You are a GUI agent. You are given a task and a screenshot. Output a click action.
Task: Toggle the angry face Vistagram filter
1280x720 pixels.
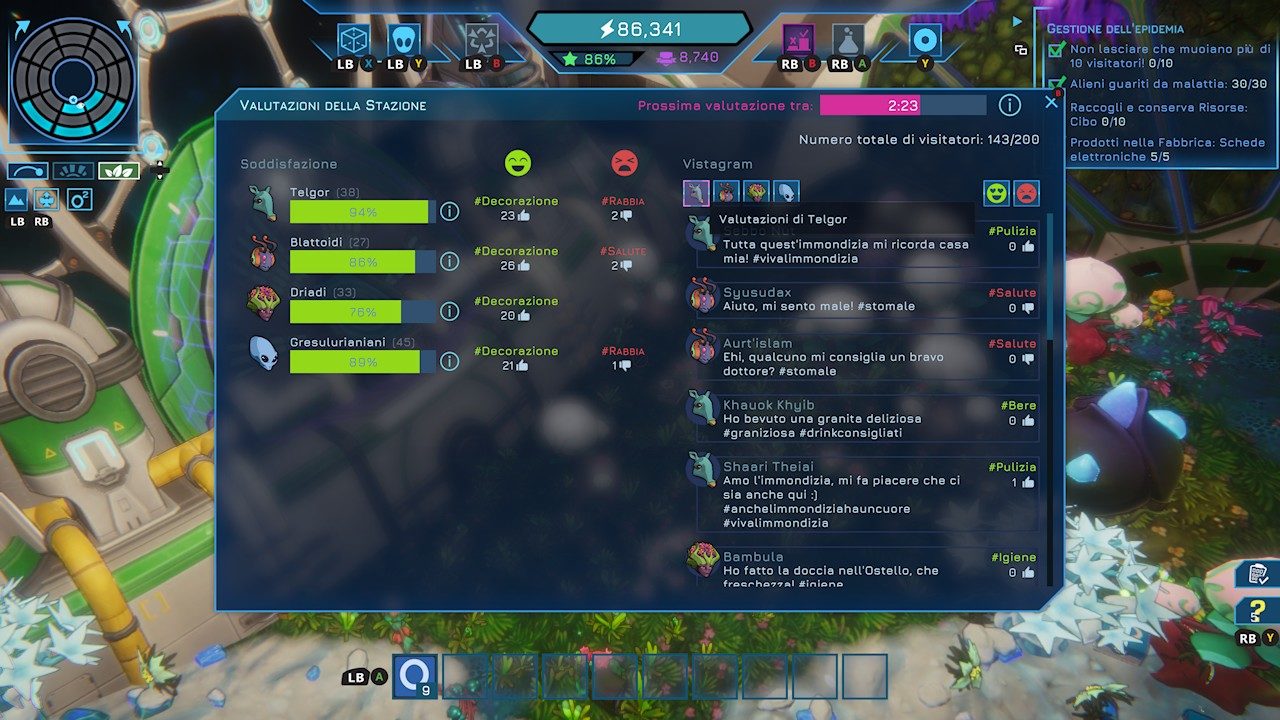(1026, 193)
